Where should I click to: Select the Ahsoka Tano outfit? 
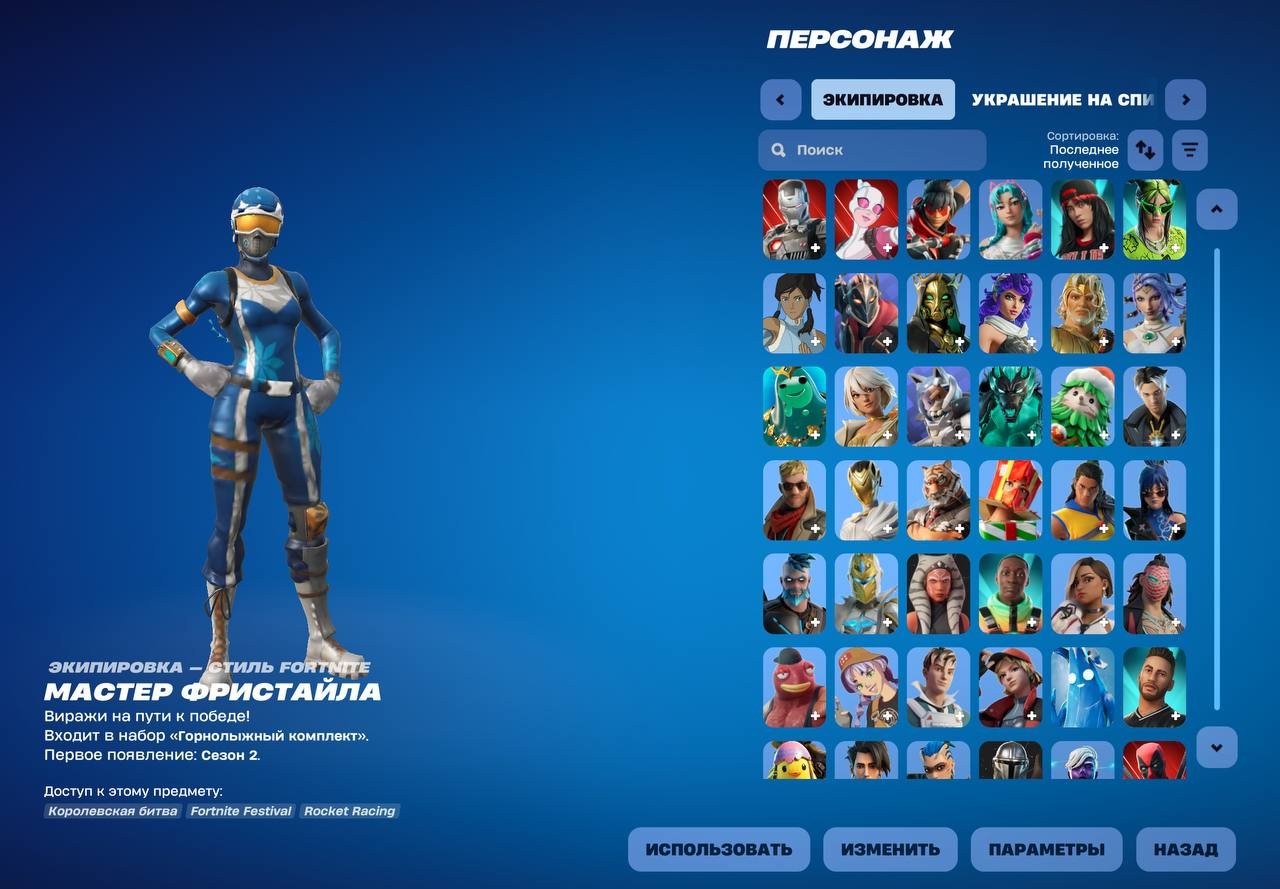pyautogui.click(x=938, y=593)
